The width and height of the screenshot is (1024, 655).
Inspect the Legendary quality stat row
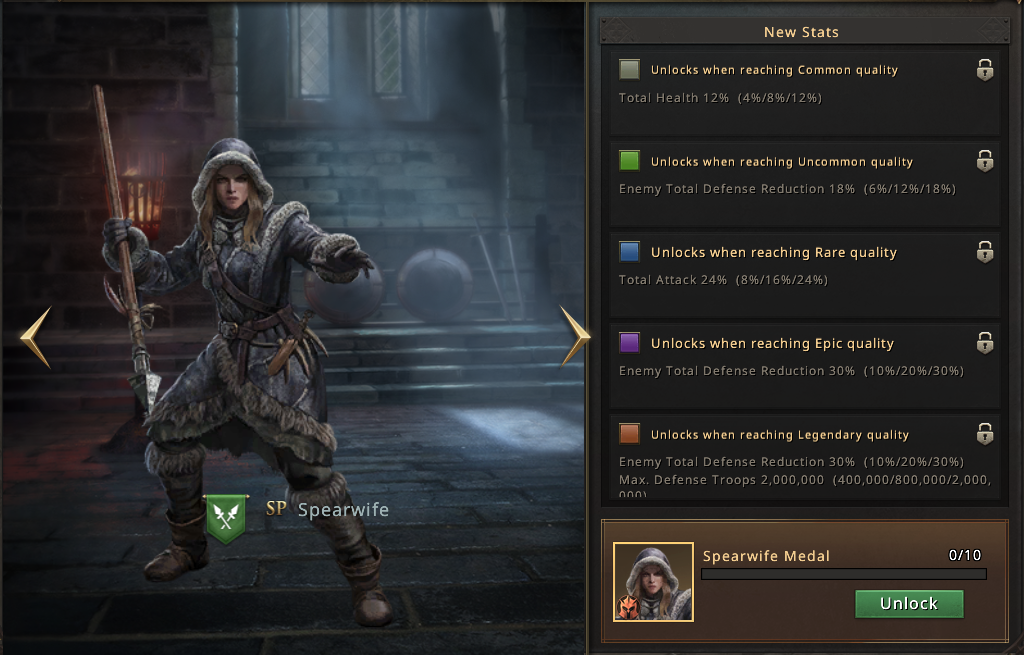[x=799, y=456]
